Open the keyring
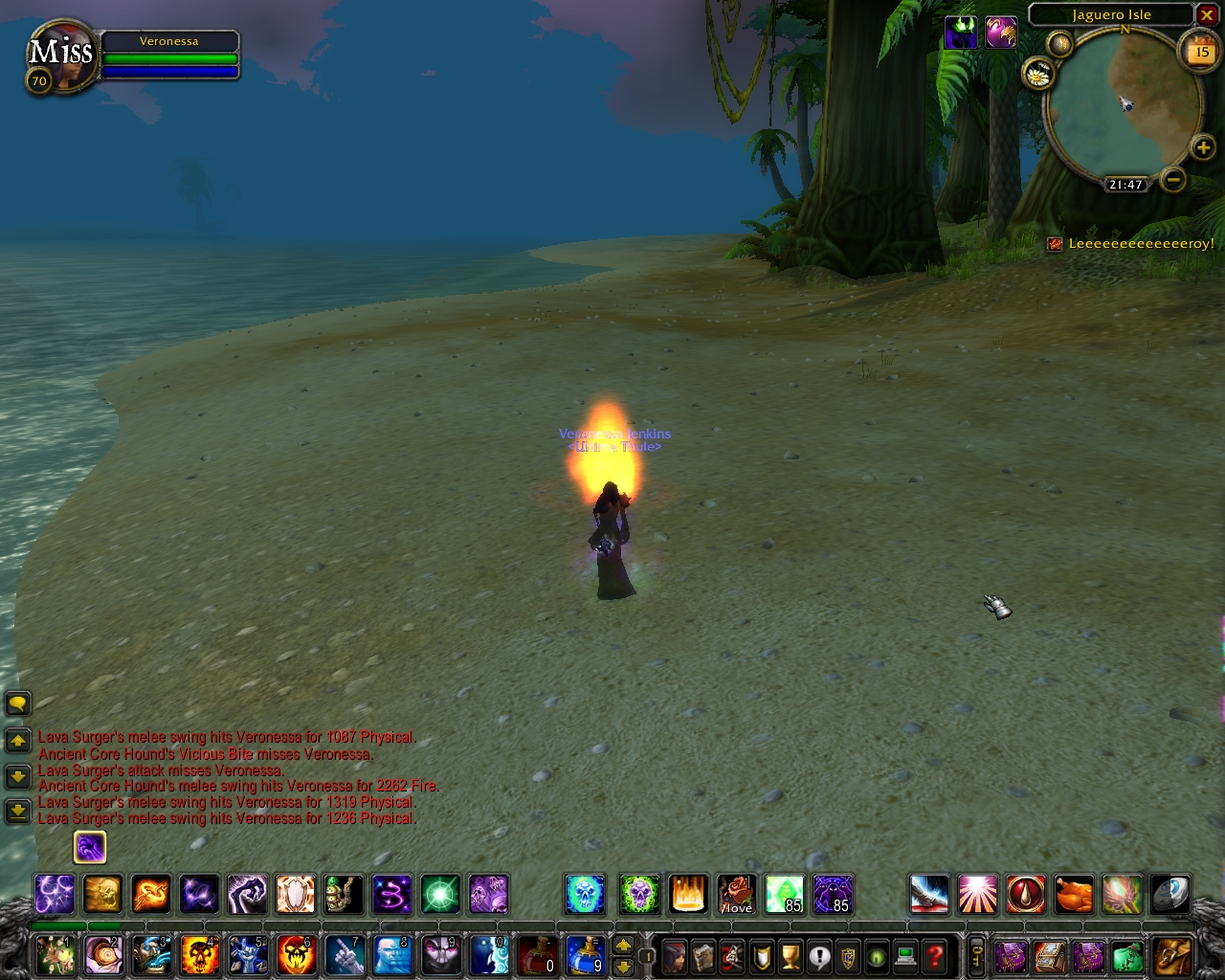This screenshot has height=980, width=1225. tap(976, 955)
